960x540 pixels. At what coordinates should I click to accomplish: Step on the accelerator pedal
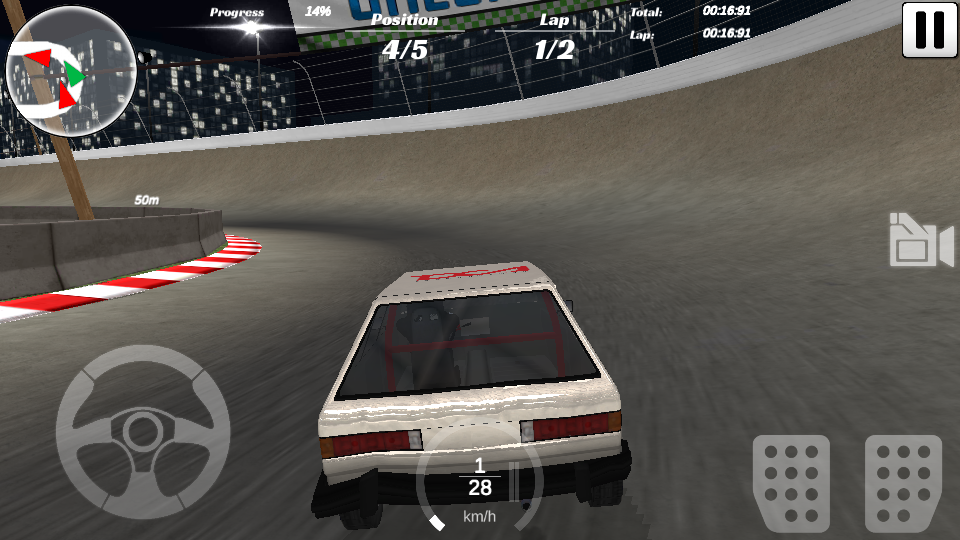pyautogui.click(x=903, y=482)
